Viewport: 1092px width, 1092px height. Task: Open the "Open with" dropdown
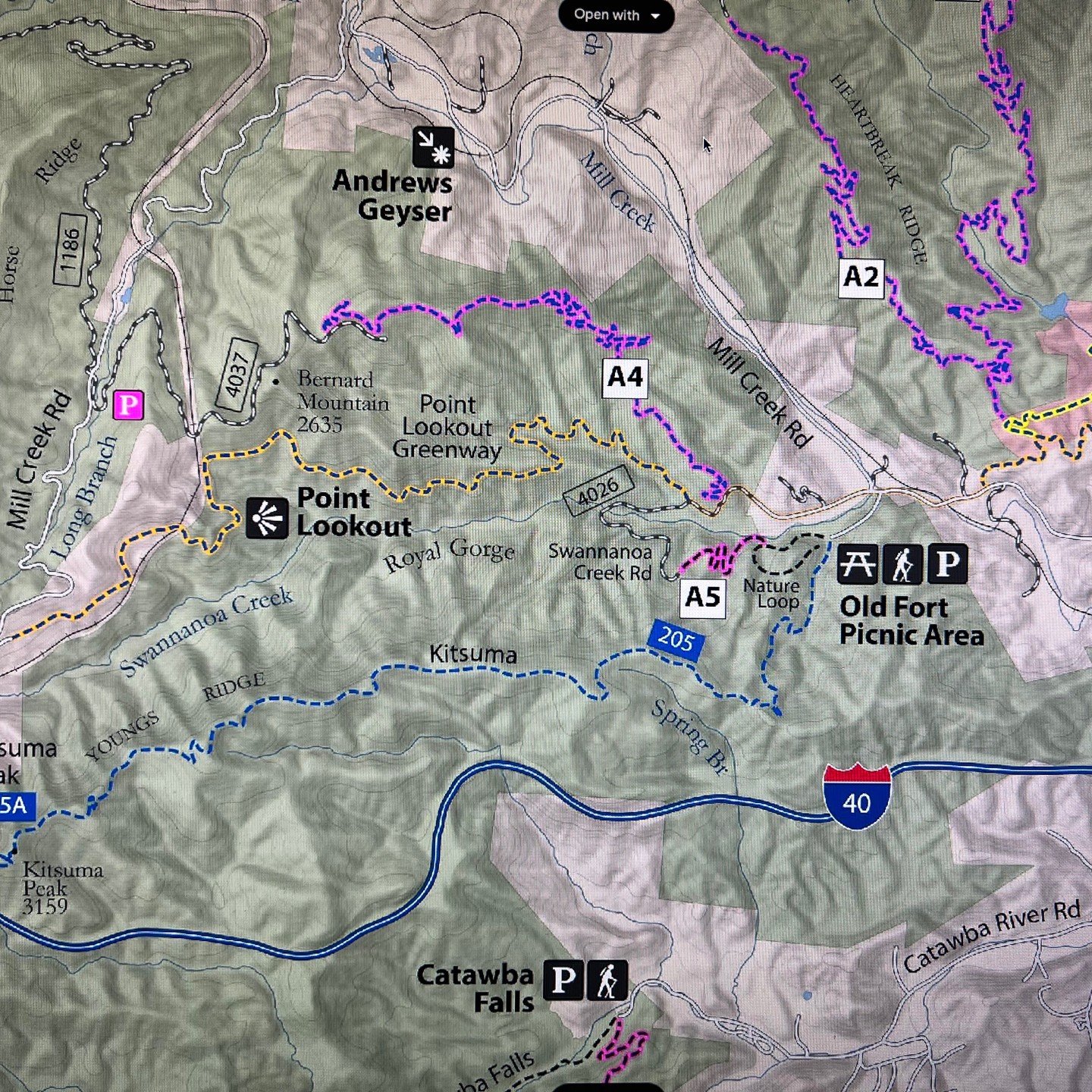point(615,14)
